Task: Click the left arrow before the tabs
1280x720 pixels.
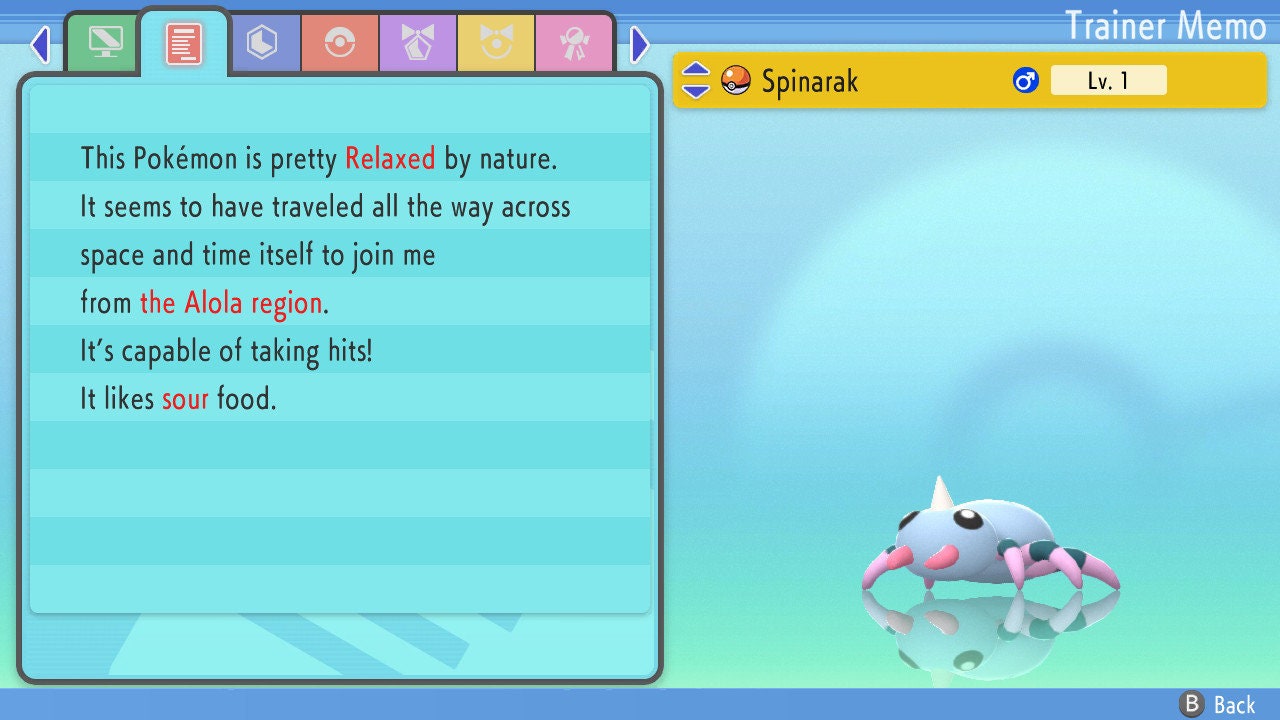Action: coord(40,44)
